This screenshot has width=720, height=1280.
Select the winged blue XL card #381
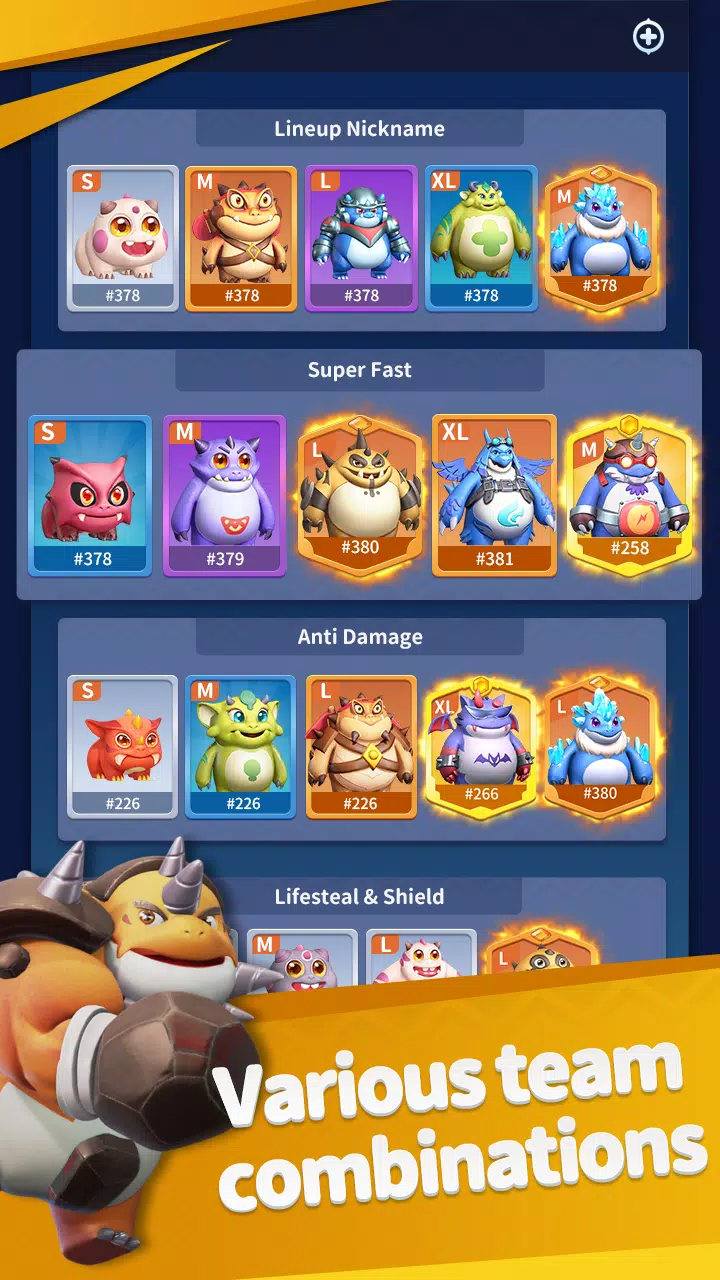click(494, 495)
